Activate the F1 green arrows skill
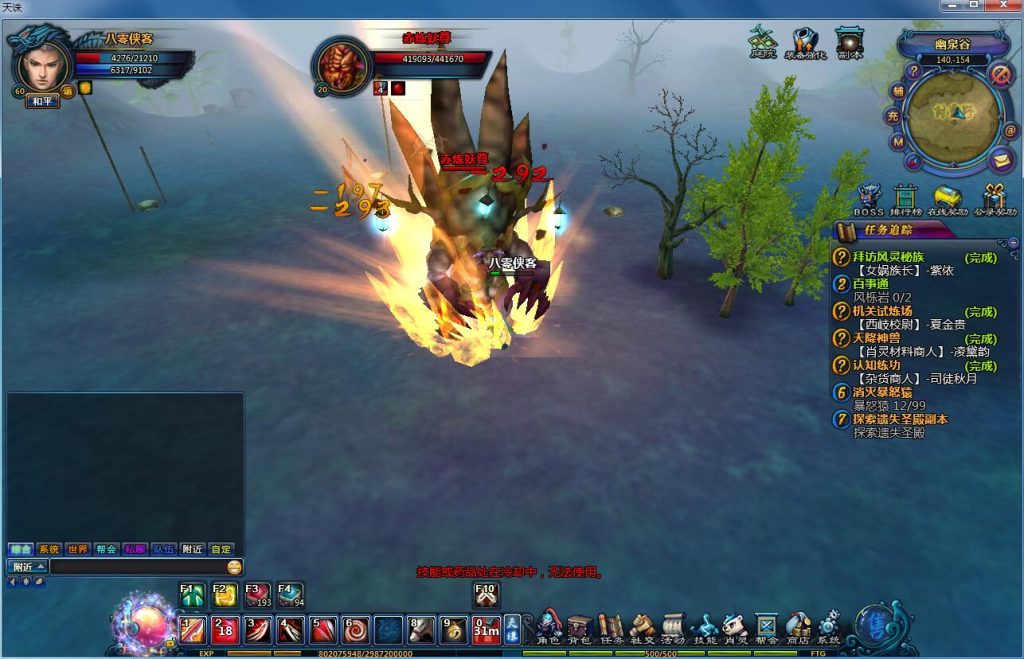The image size is (1024, 659). [192, 596]
